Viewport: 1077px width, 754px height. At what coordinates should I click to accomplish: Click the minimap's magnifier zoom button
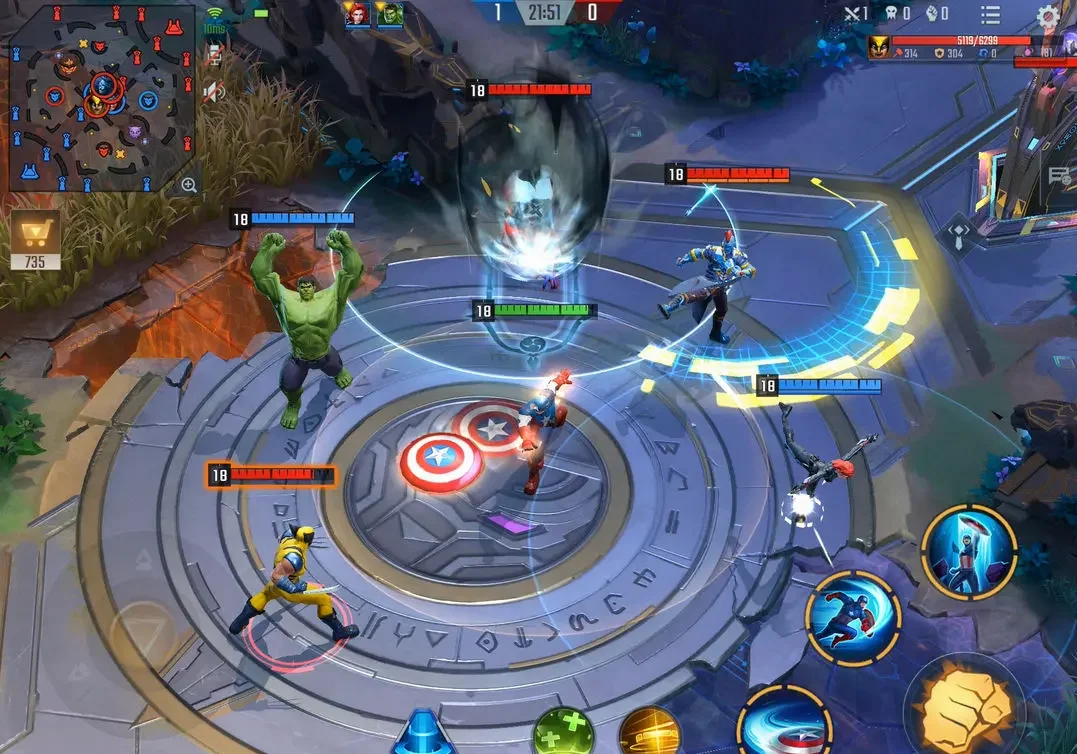[188, 184]
